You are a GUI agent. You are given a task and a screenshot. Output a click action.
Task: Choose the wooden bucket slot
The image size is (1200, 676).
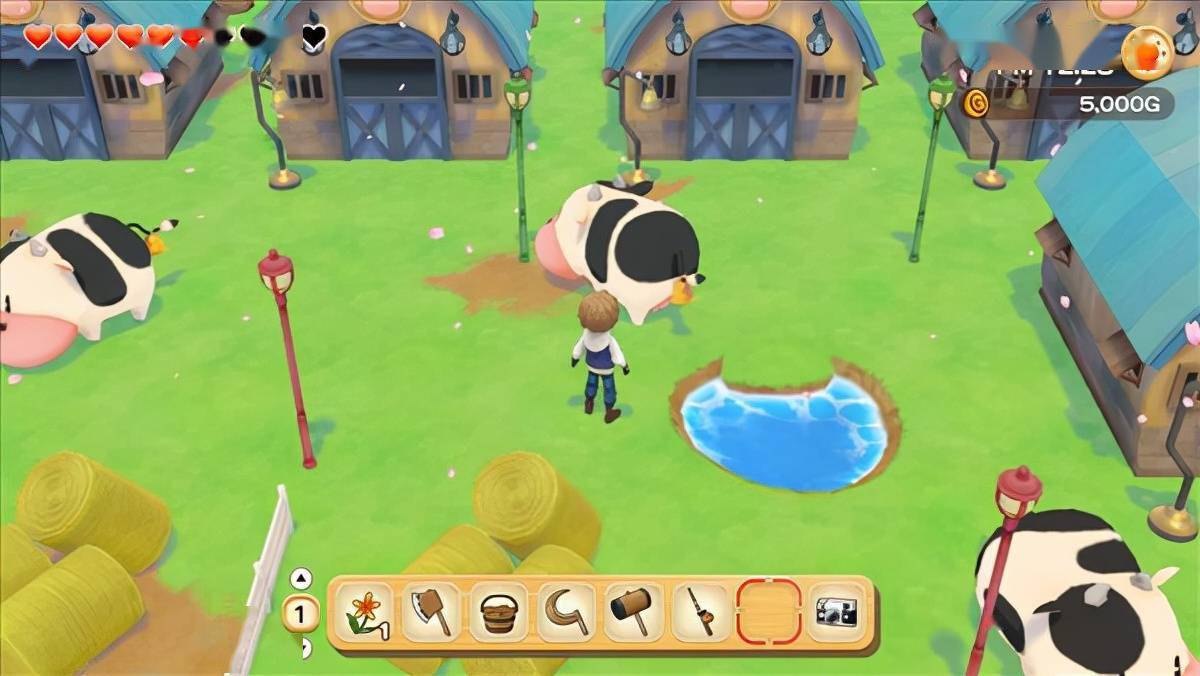(499, 612)
